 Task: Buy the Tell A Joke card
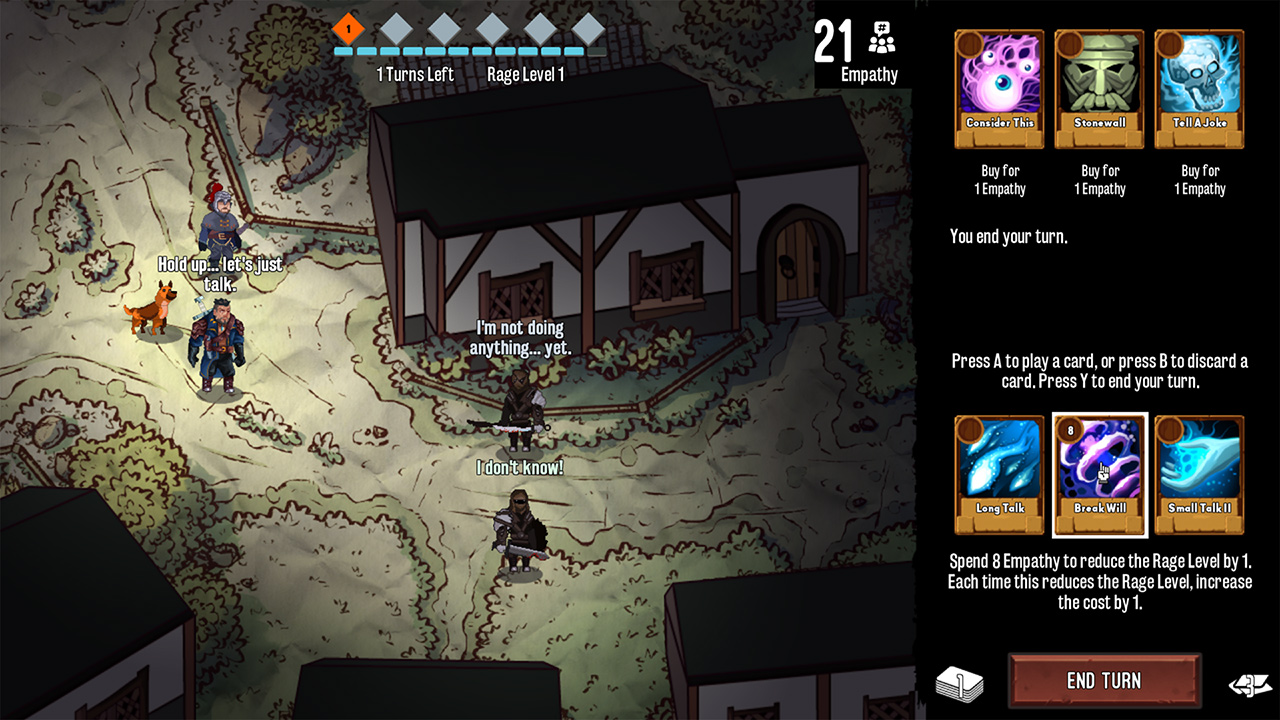pos(1199,88)
